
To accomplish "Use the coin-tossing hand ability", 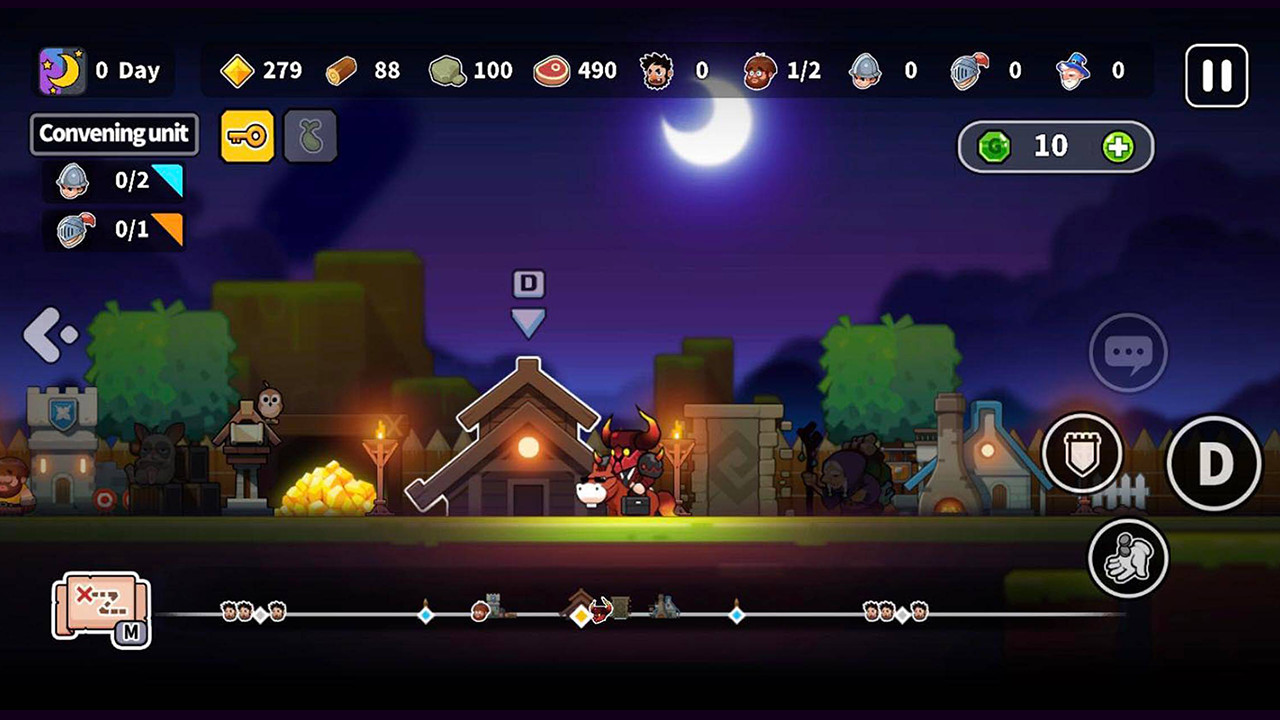I will (1129, 559).
